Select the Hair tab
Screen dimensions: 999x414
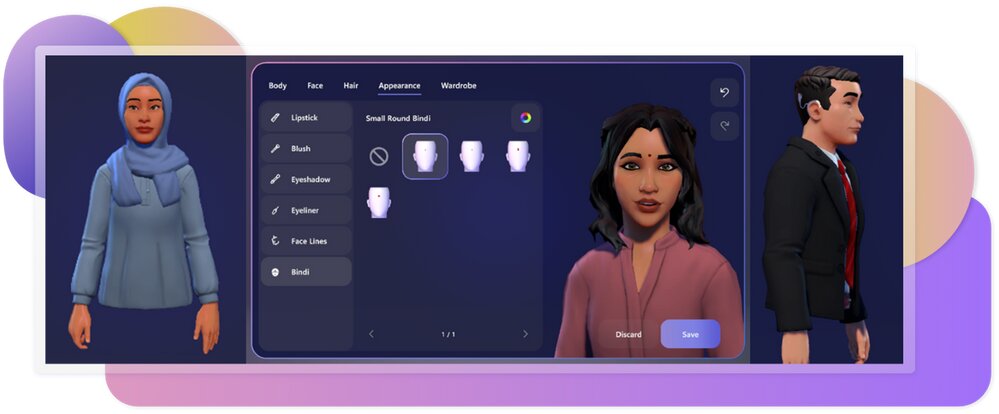[351, 86]
